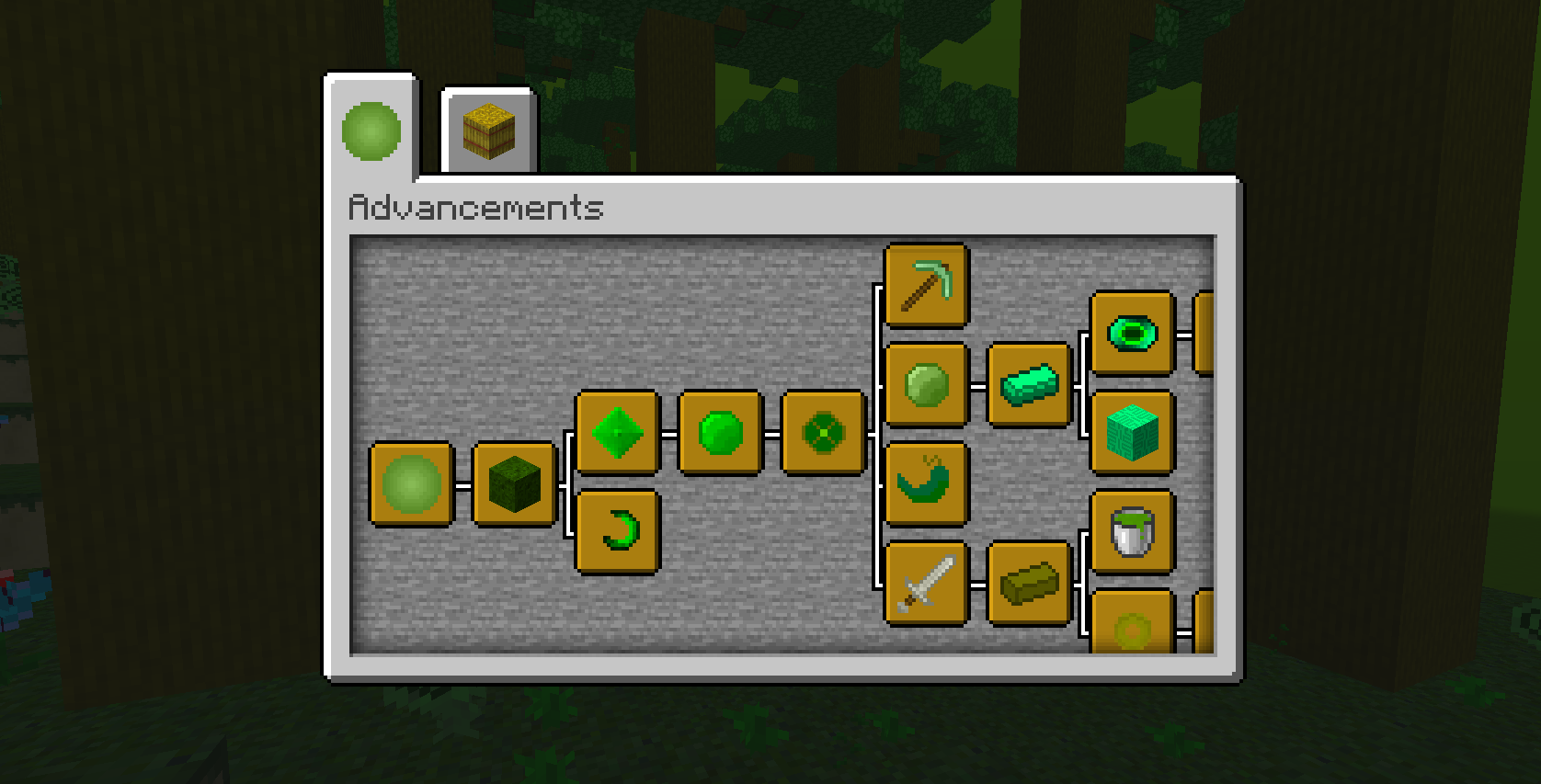Switch to the slime ball tab
1541x784 pixels.
tap(371, 131)
